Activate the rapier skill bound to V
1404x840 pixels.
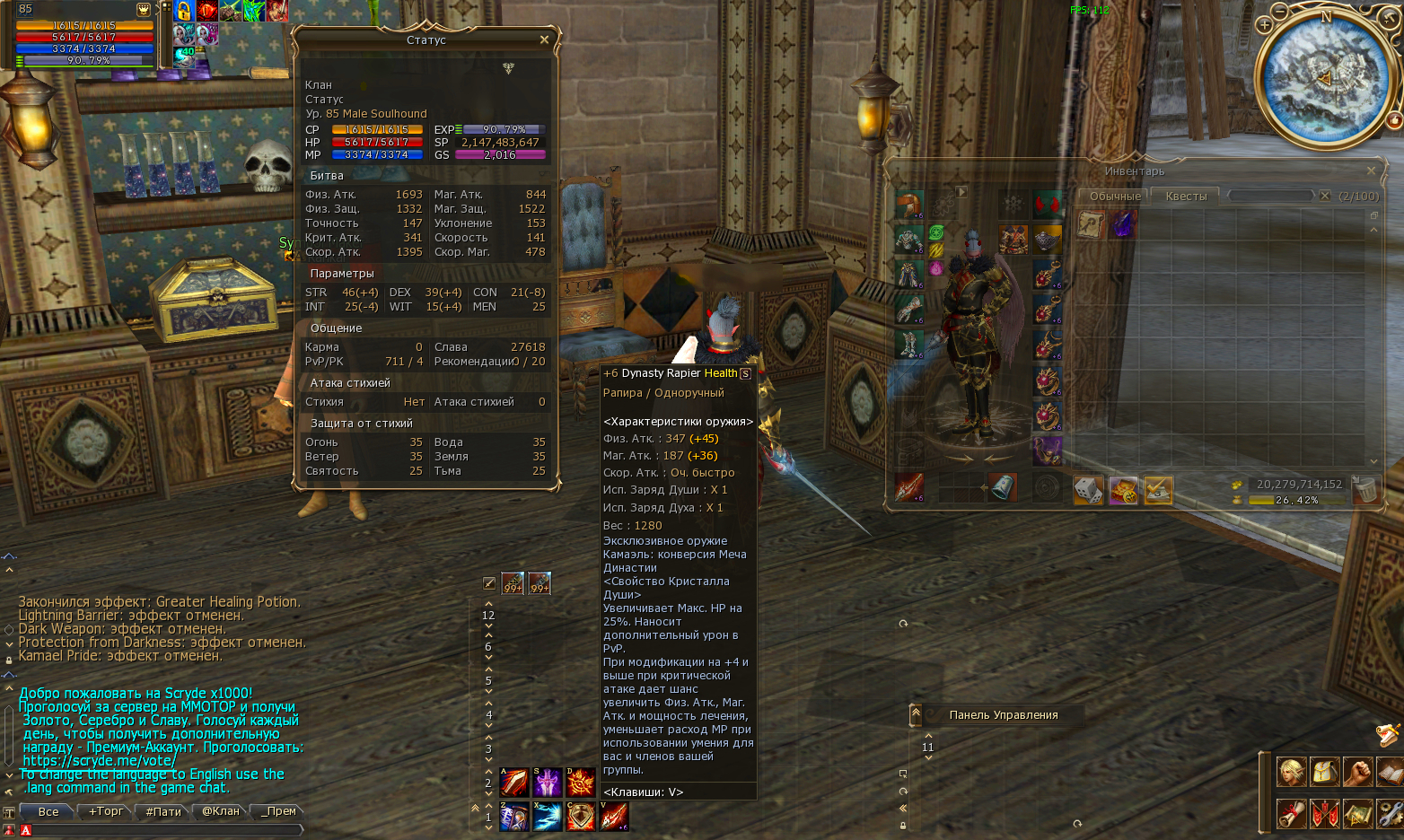tap(614, 816)
